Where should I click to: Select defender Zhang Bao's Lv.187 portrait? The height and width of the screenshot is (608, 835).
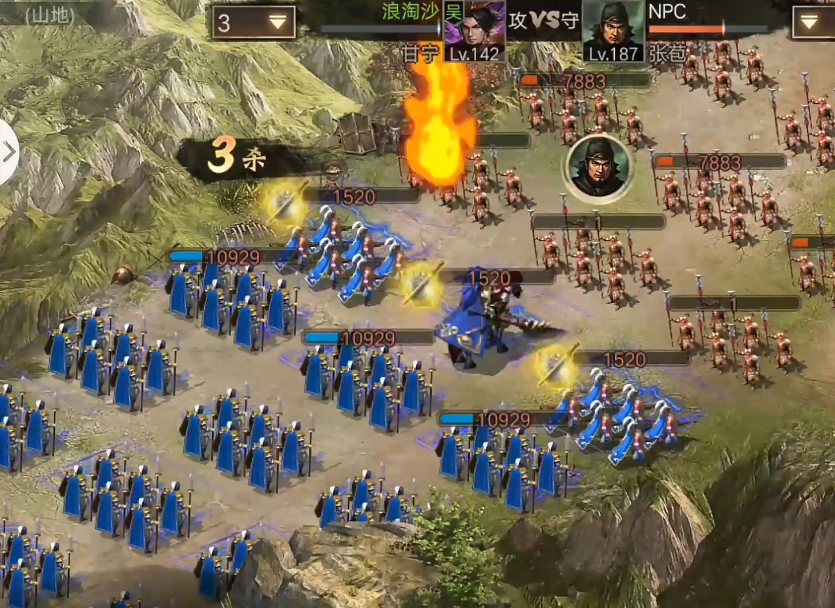coord(612,30)
